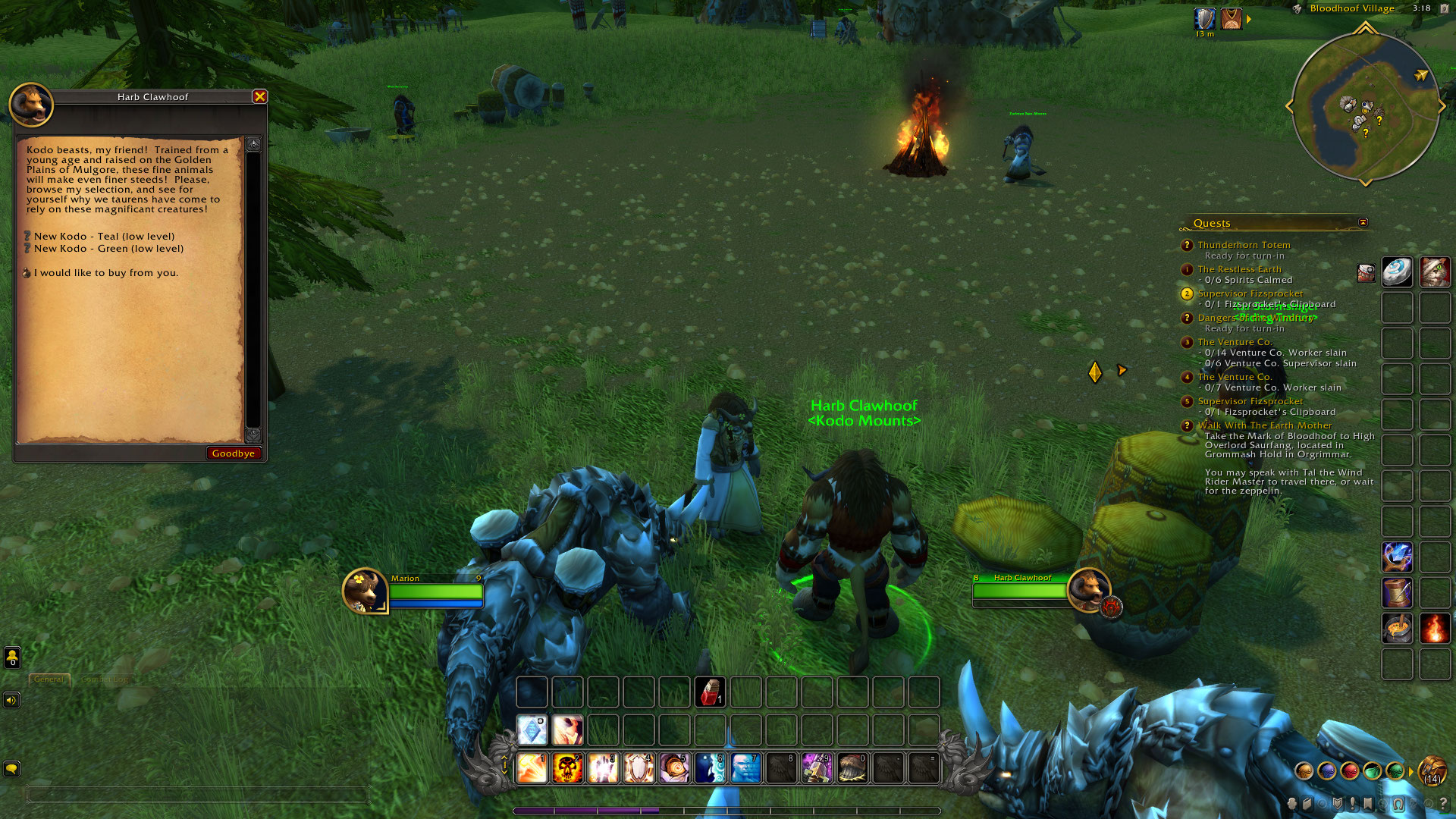This screenshot has height=819, width=1456.
Task: Switch action bar page with the up arrow
Action: tap(503, 758)
